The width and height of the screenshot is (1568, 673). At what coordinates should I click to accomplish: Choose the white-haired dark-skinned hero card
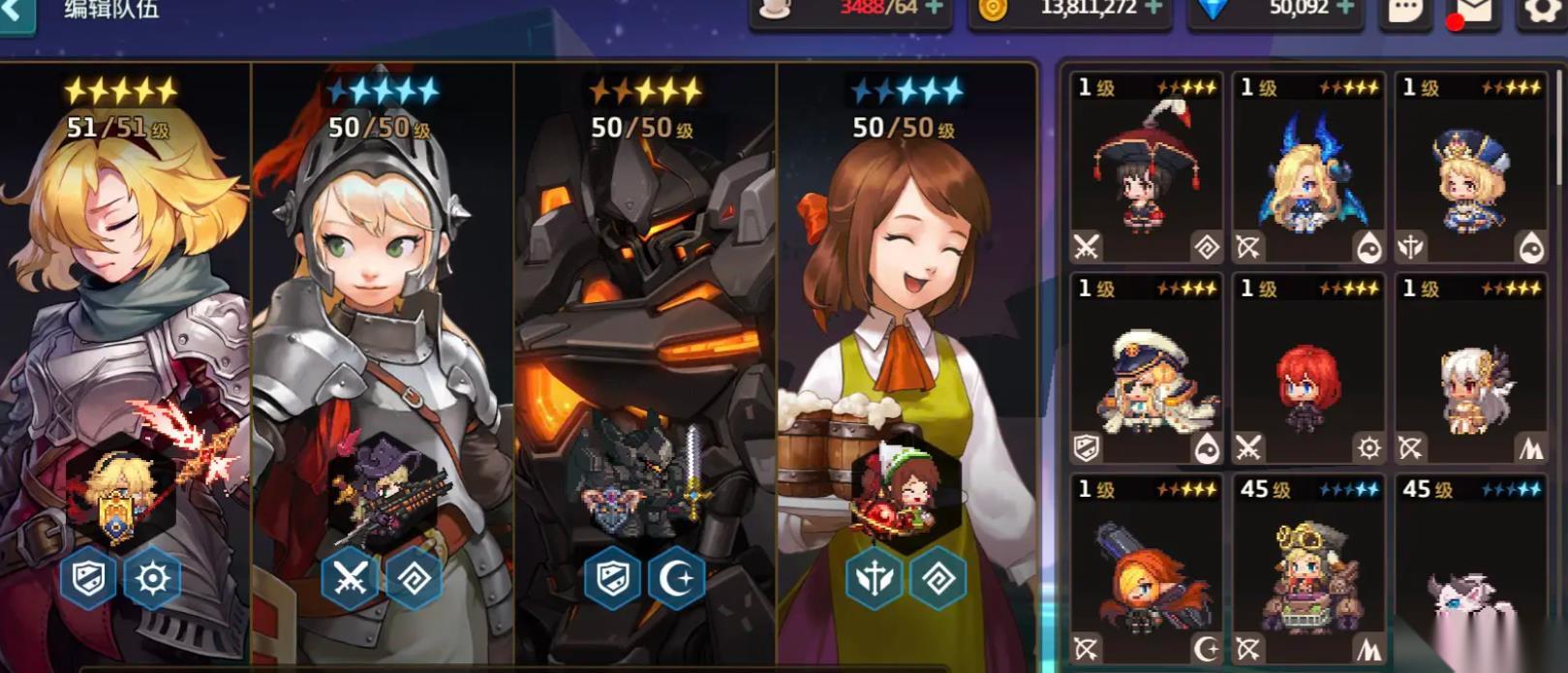pos(1470,369)
